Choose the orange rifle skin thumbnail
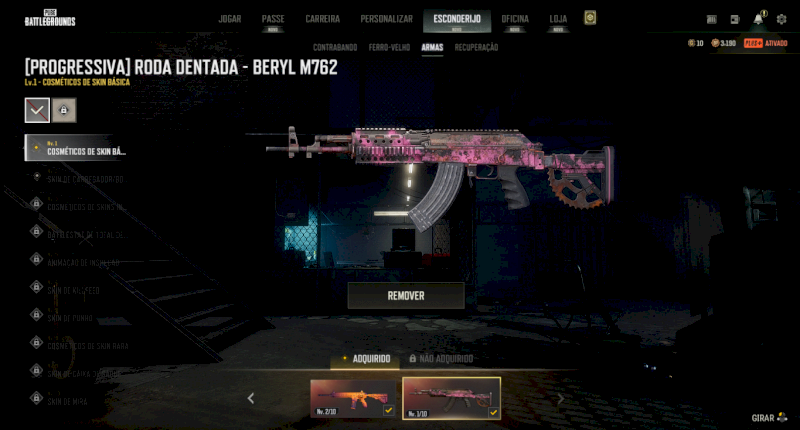 coord(353,398)
